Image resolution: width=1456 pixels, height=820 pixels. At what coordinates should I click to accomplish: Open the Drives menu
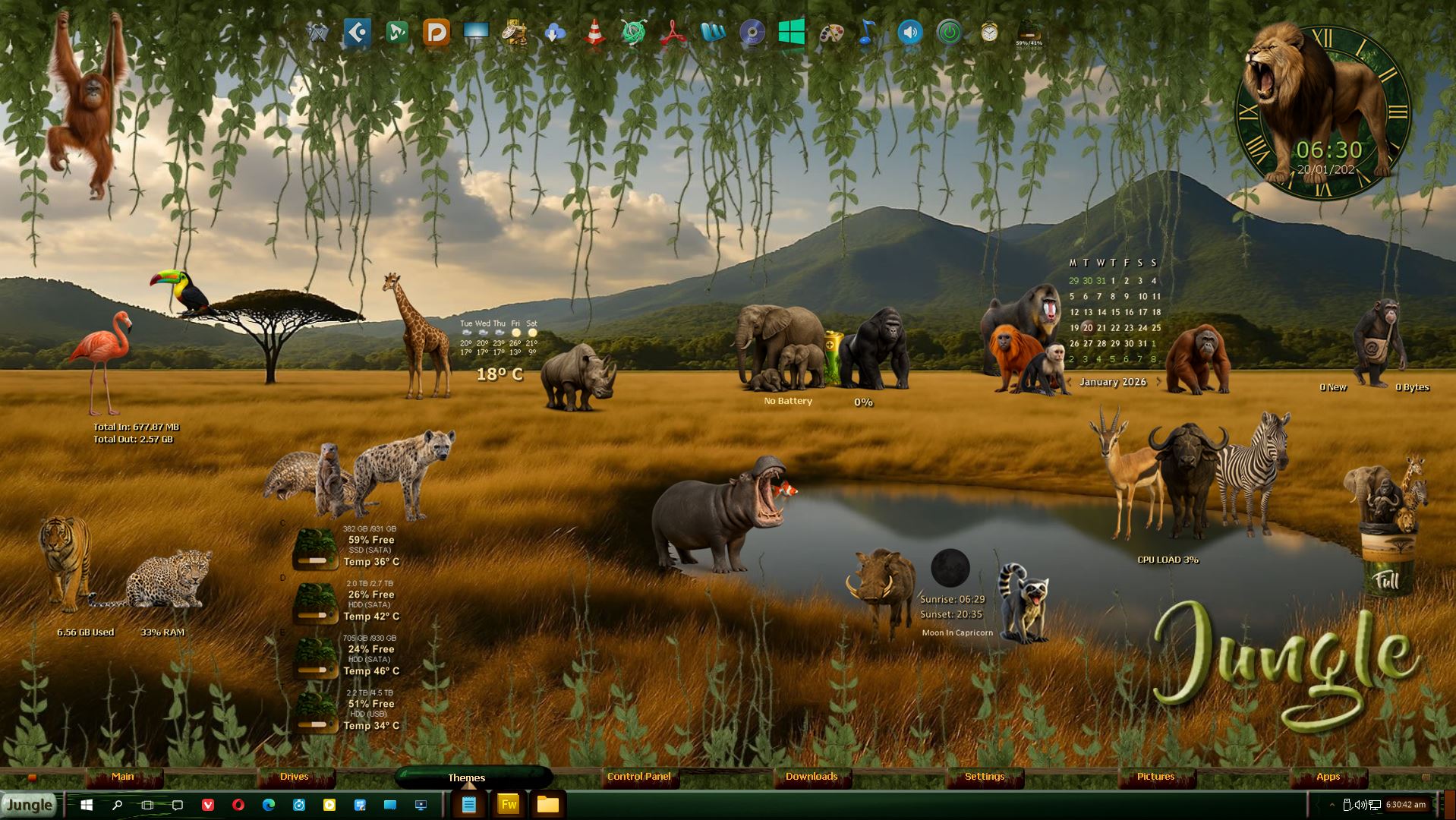pyautogui.click(x=295, y=777)
